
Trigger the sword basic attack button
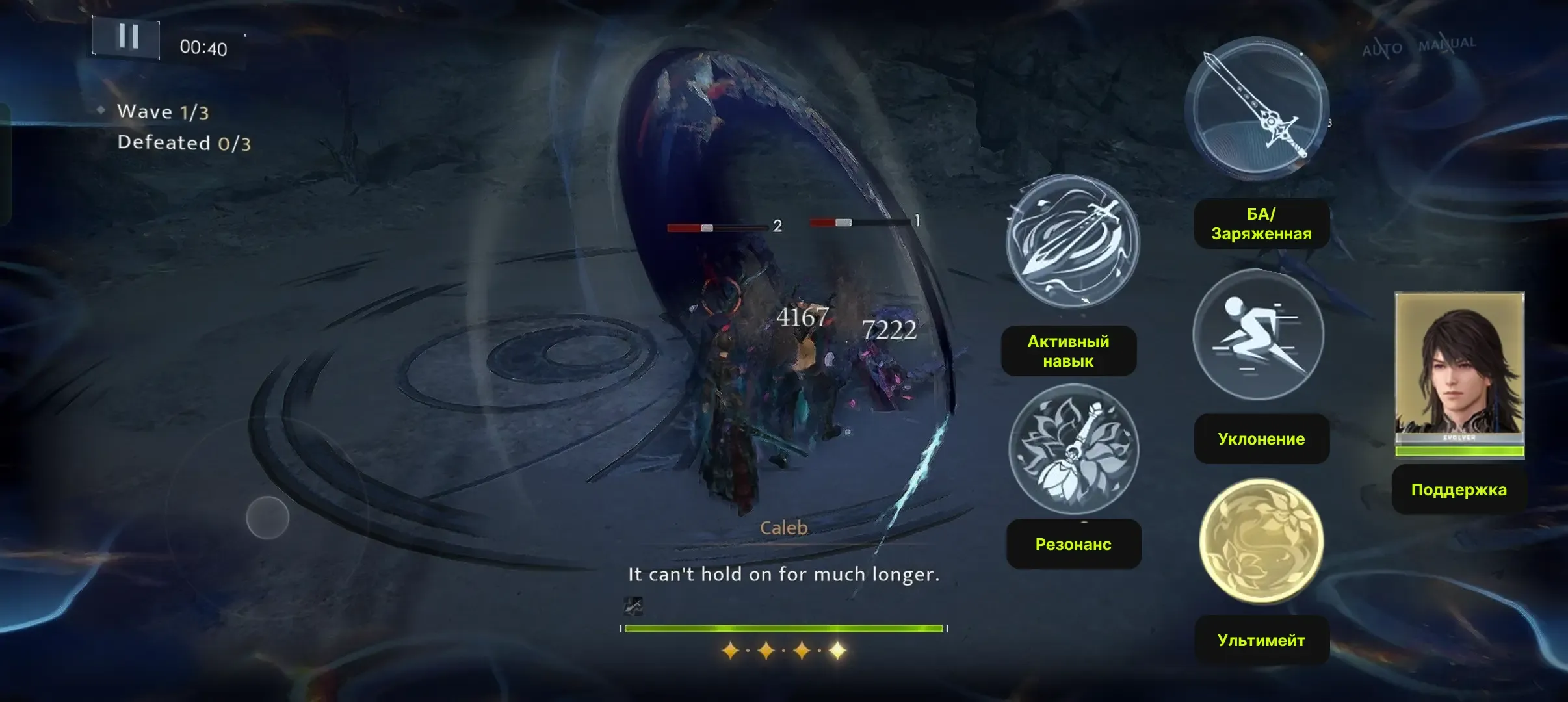tap(1256, 109)
